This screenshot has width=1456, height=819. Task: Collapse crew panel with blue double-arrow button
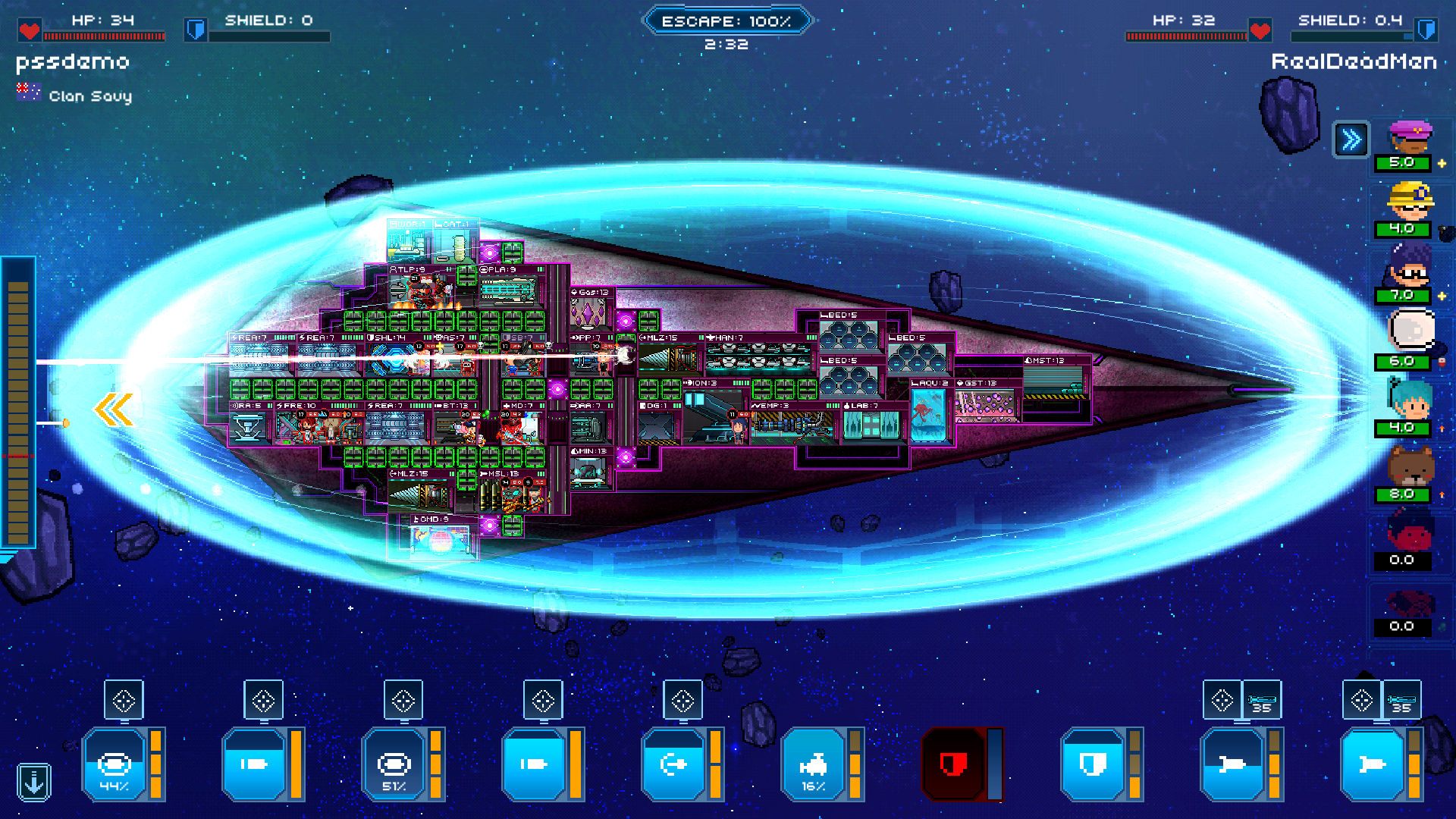pos(1351,140)
